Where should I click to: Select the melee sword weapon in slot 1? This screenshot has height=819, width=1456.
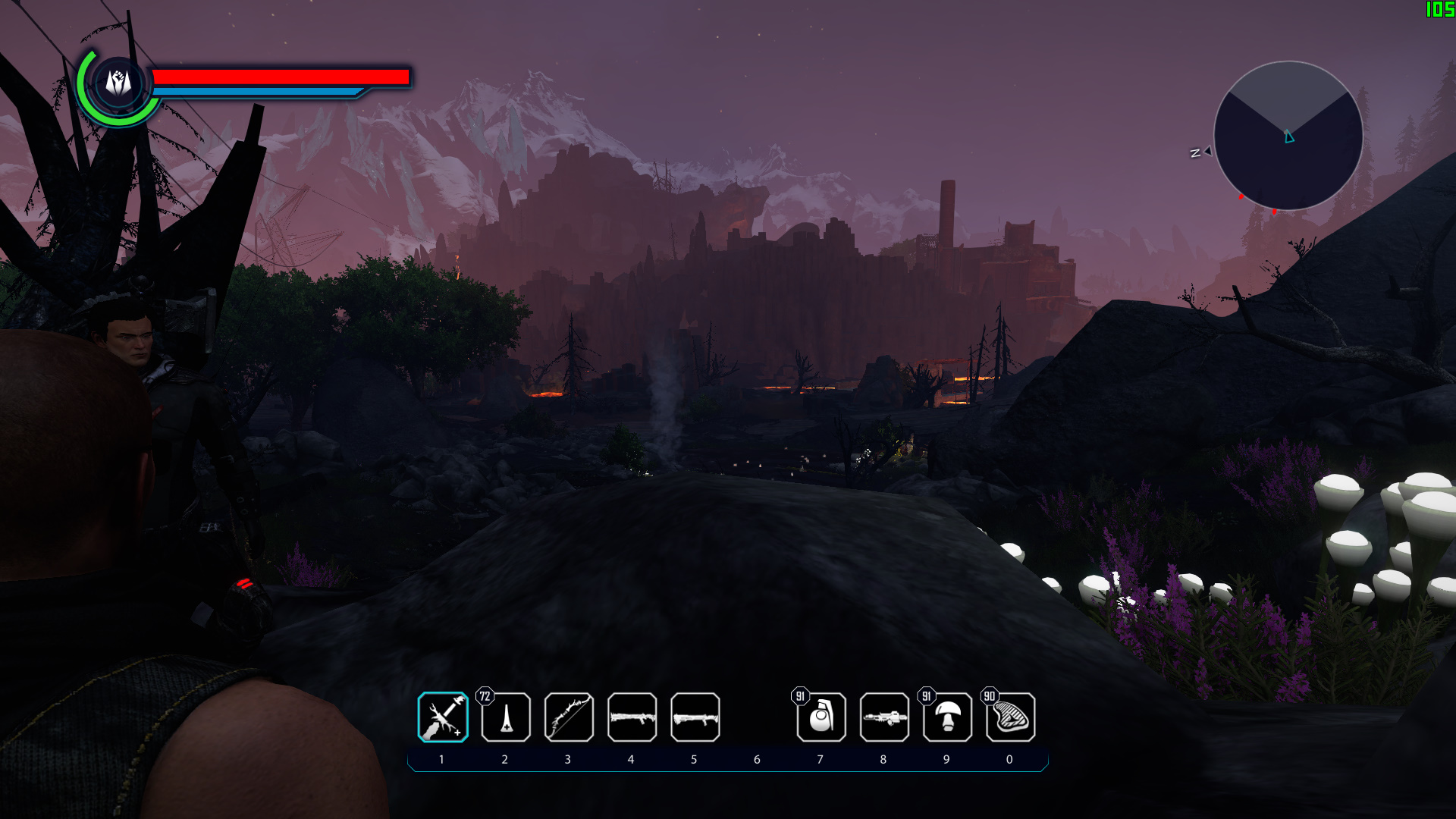coord(444,717)
